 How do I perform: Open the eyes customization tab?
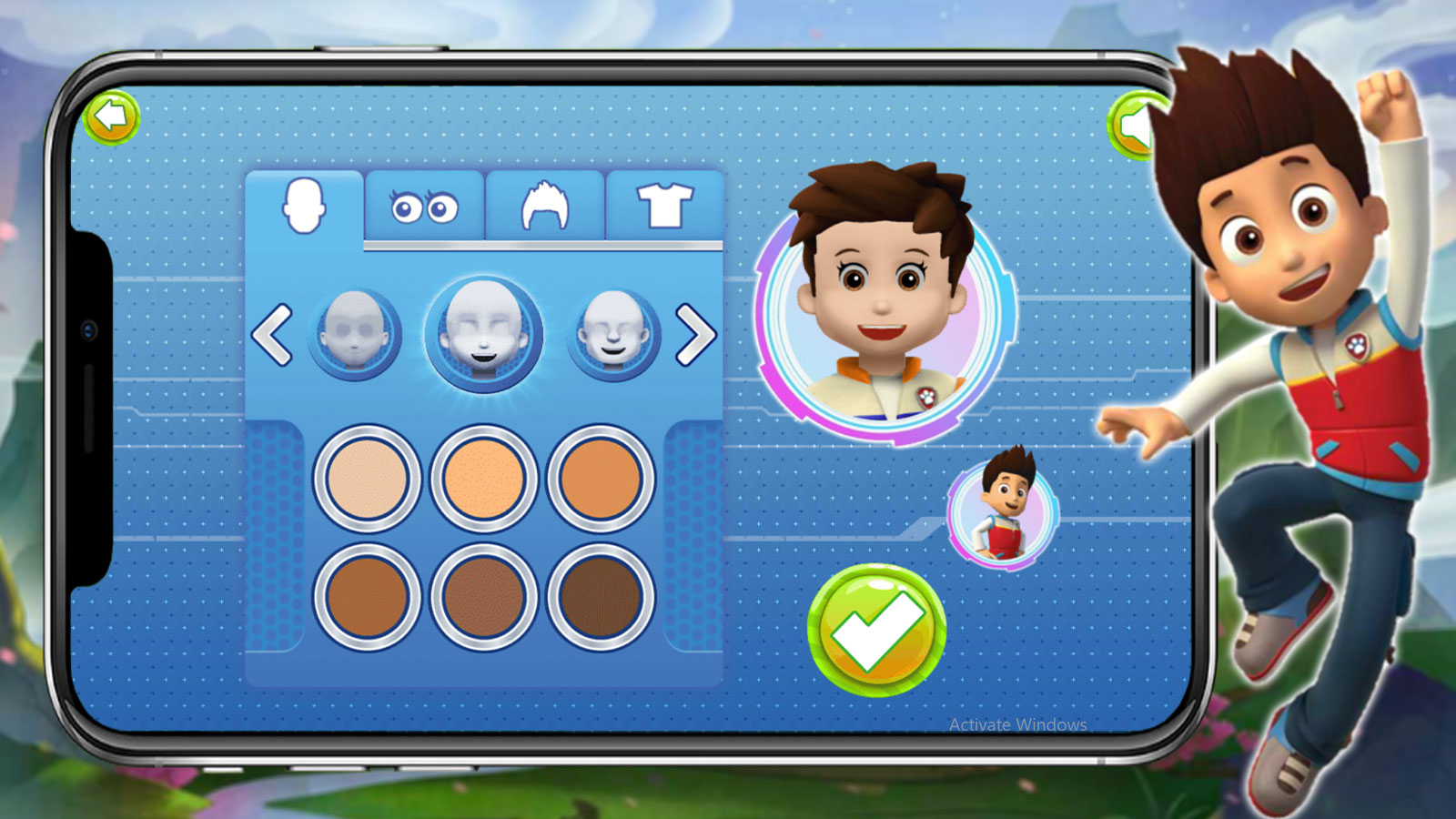(424, 207)
